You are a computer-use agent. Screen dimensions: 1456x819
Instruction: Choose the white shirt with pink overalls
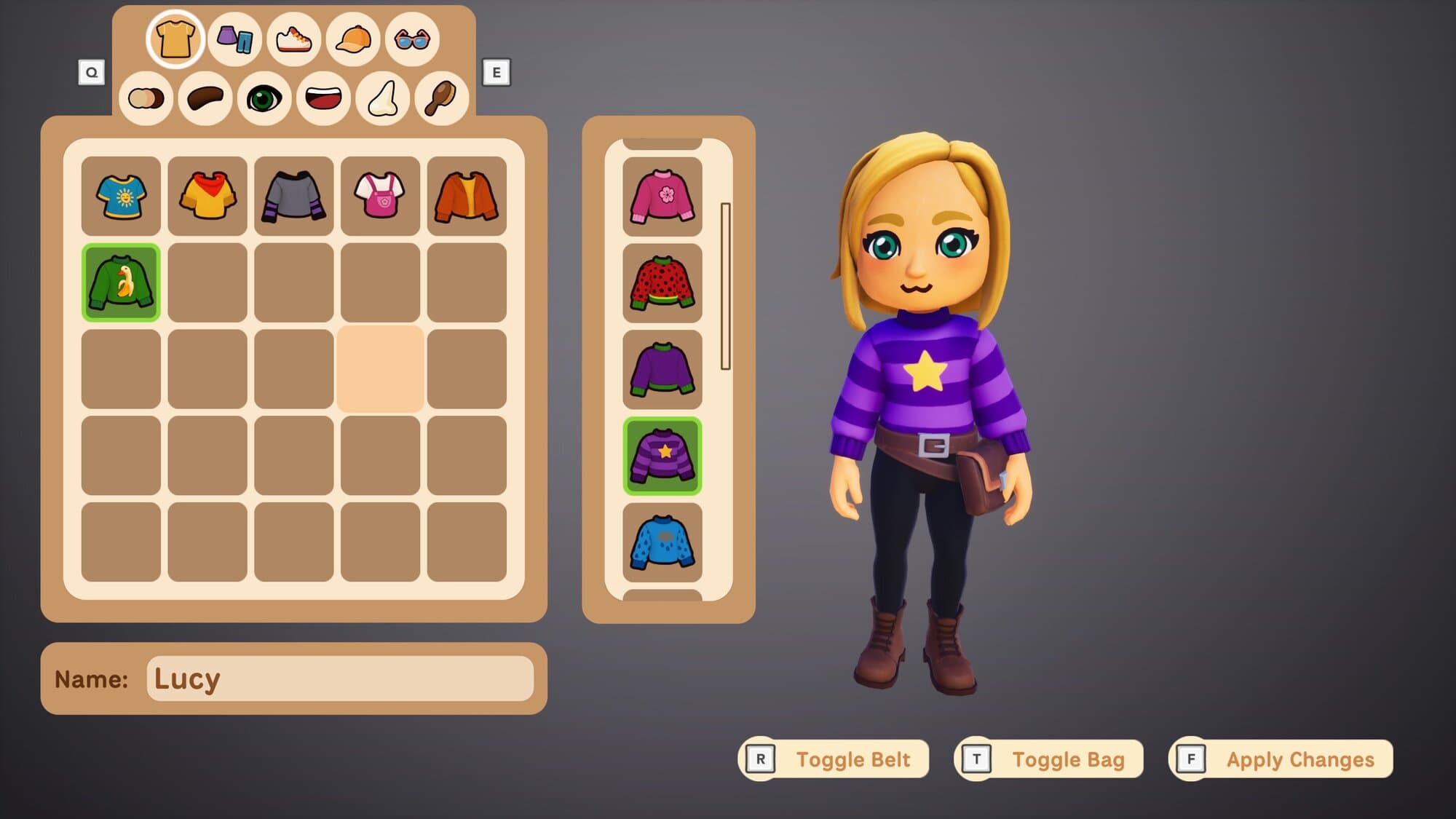tap(380, 196)
